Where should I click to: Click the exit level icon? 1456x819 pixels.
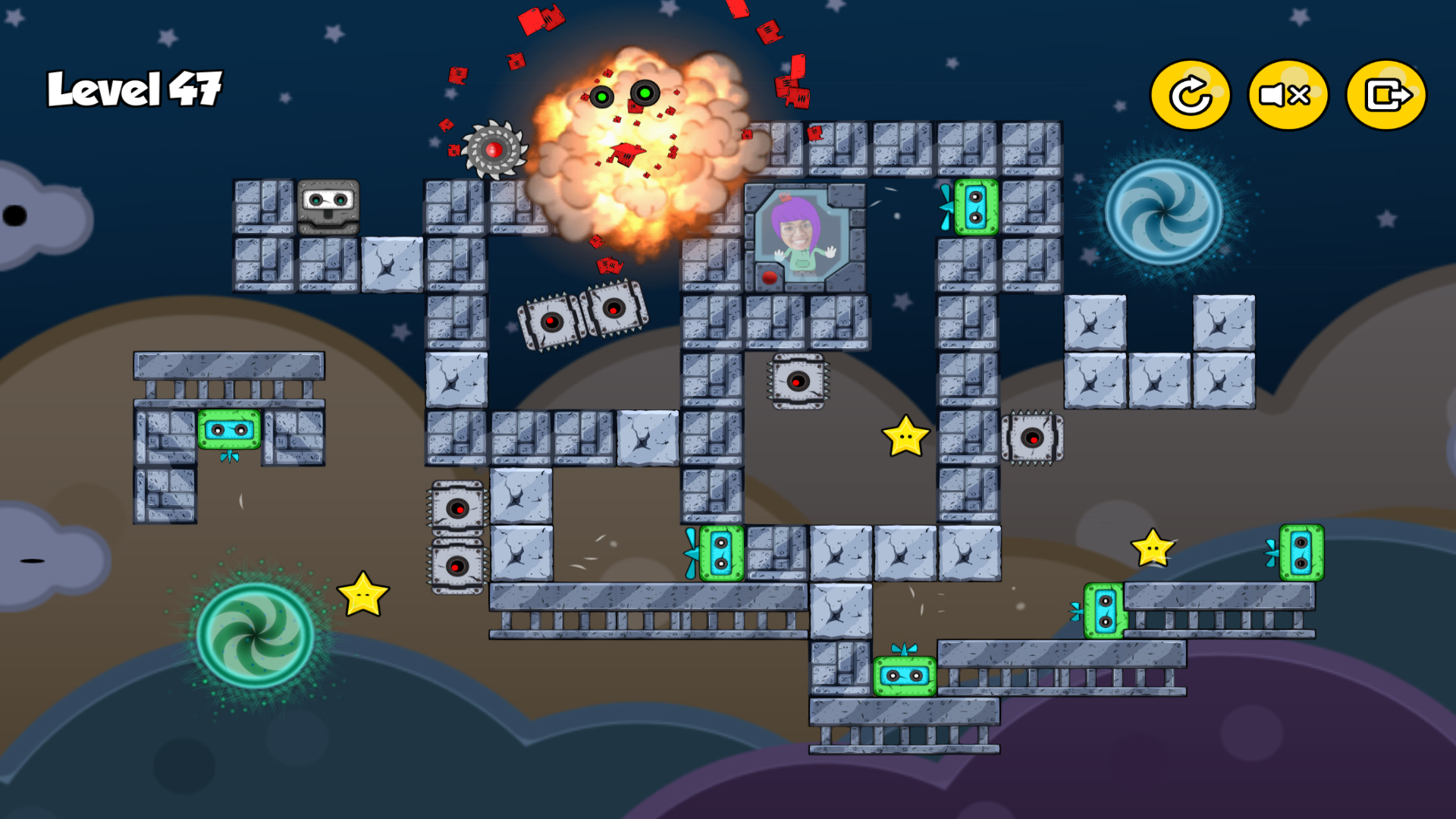pyautogui.click(x=1385, y=94)
